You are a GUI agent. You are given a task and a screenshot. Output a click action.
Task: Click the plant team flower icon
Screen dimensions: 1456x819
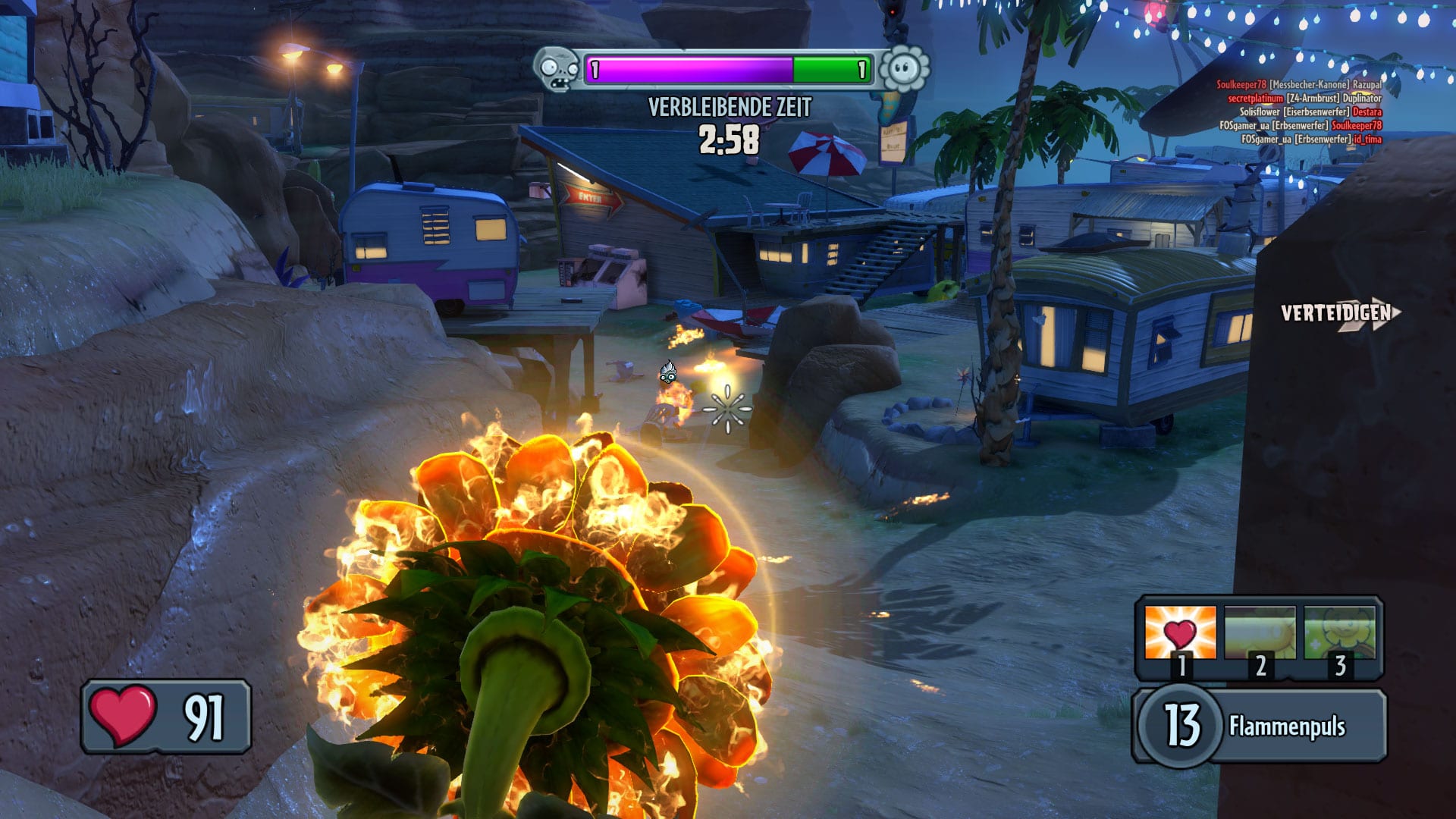[x=904, y=70]
